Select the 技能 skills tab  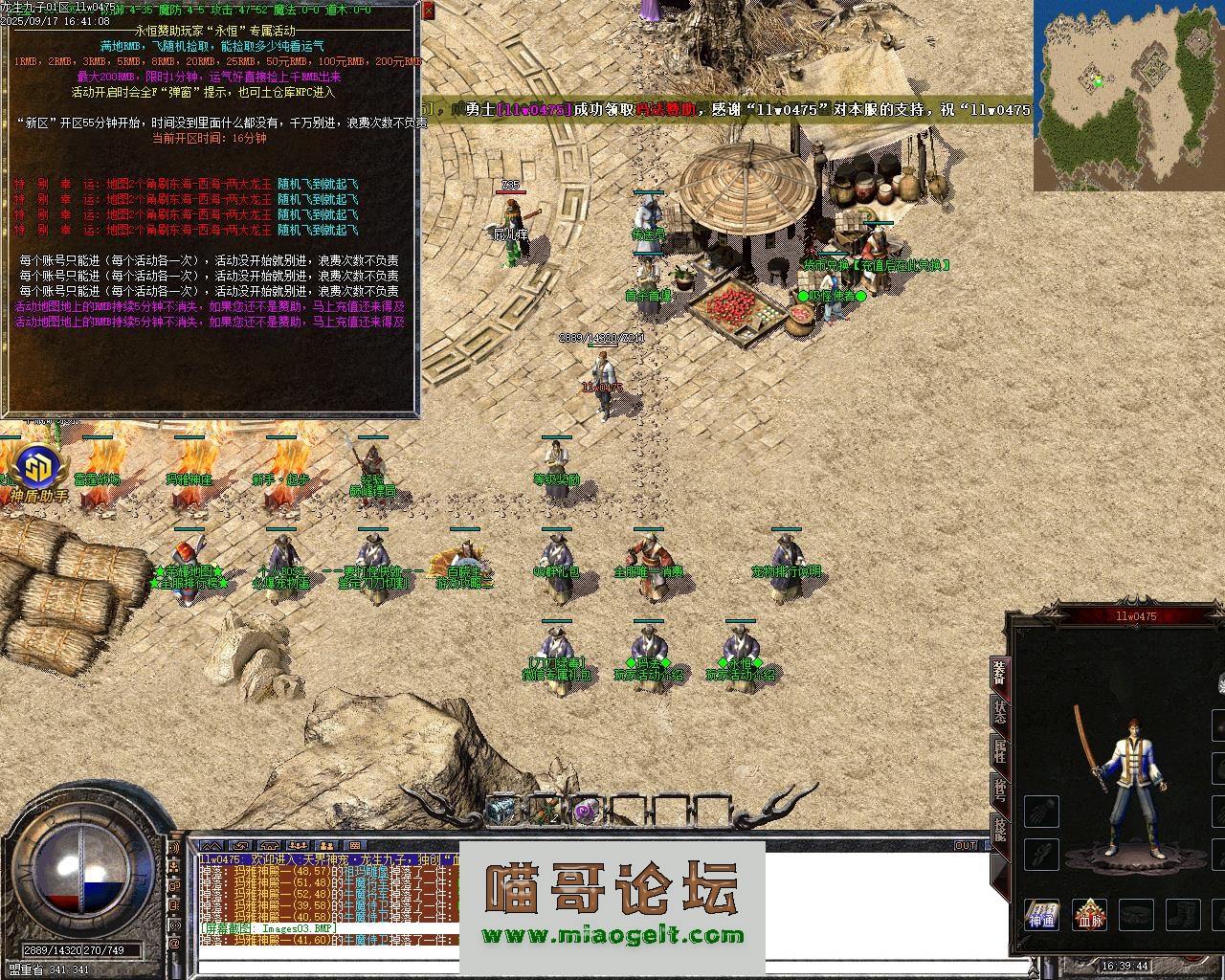click(x=999, y=830)
